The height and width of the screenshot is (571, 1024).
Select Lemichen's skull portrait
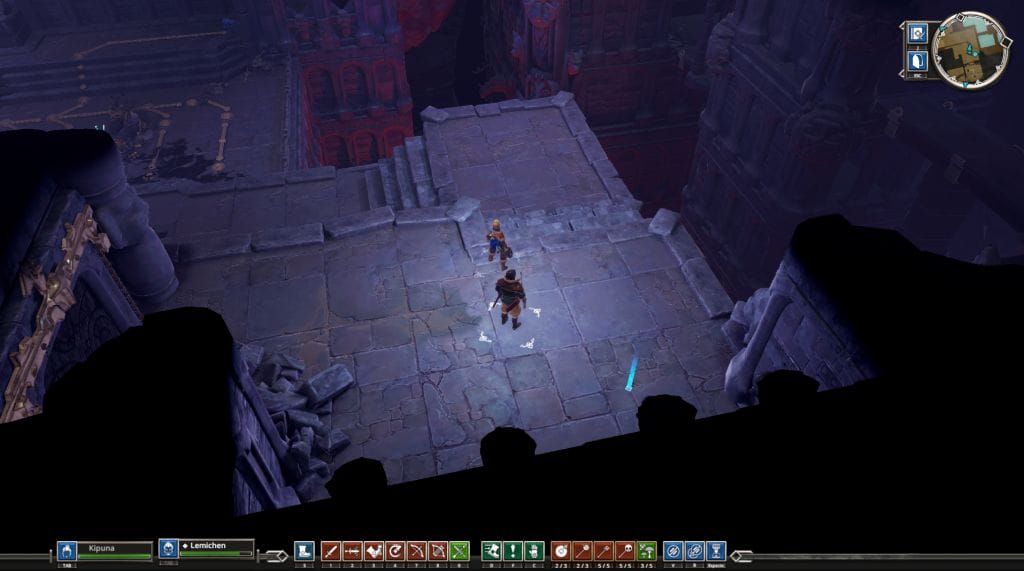pyautogui.click(x=168, y=550)
